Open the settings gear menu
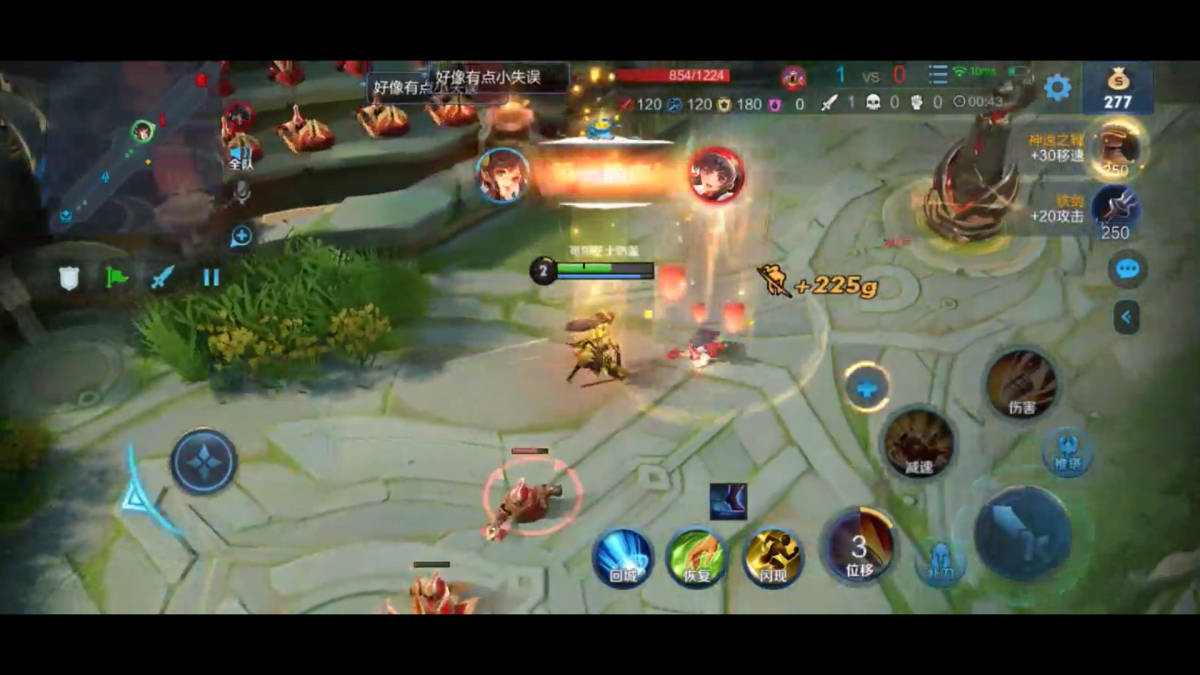 coord(1057,88)
